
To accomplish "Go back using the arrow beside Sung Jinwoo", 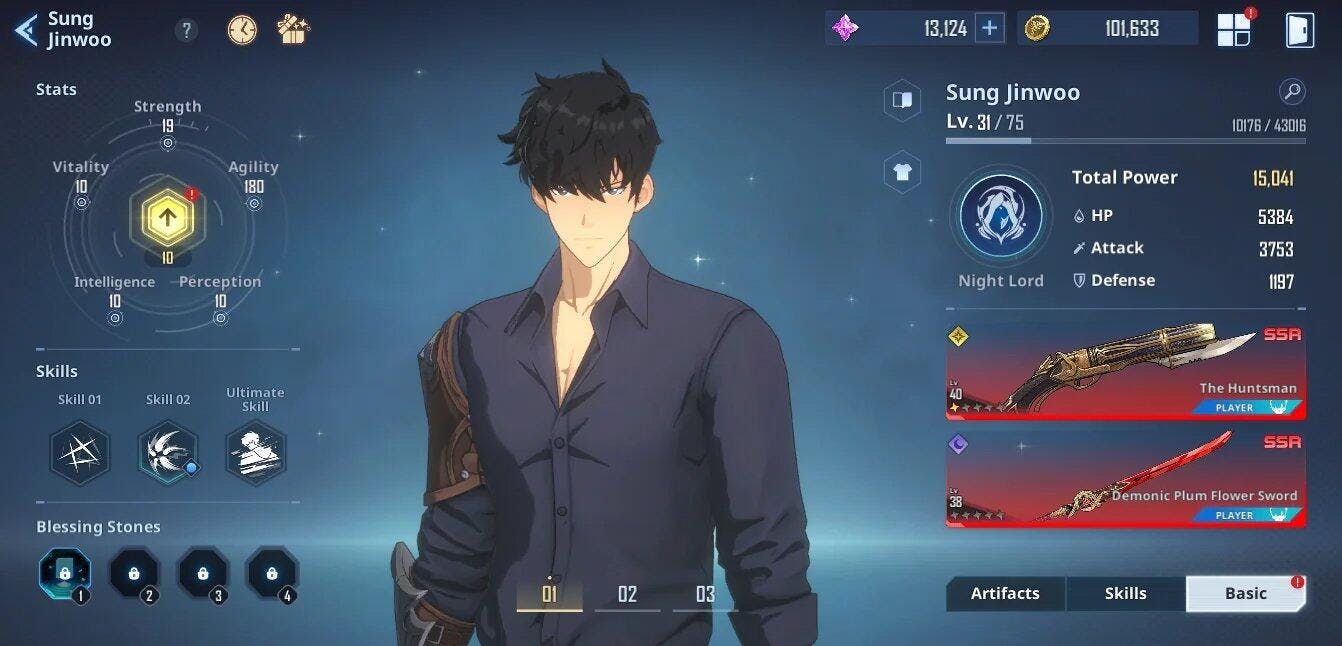I will (26, 30).
